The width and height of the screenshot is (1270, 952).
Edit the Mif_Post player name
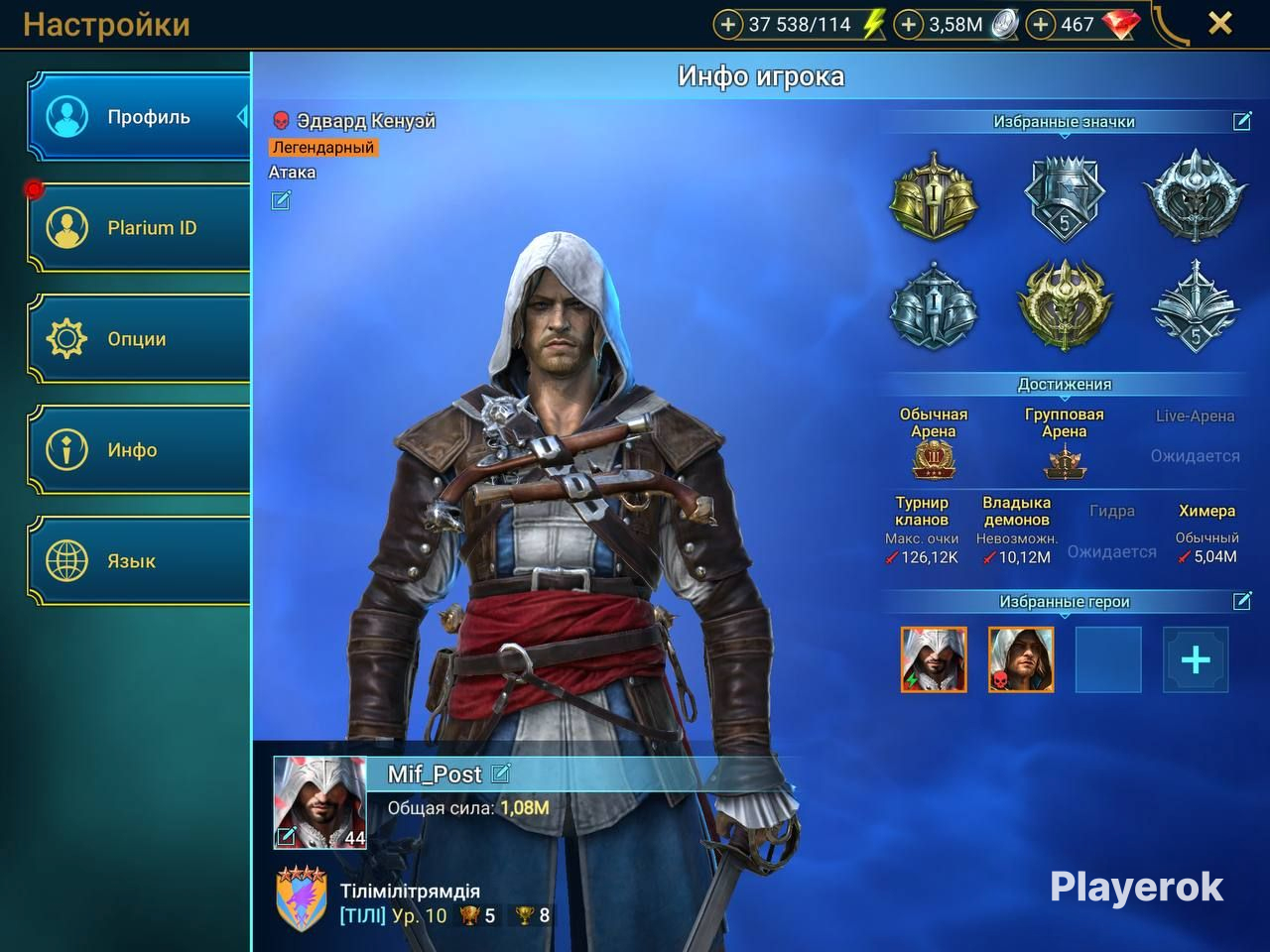click(501, 773)
